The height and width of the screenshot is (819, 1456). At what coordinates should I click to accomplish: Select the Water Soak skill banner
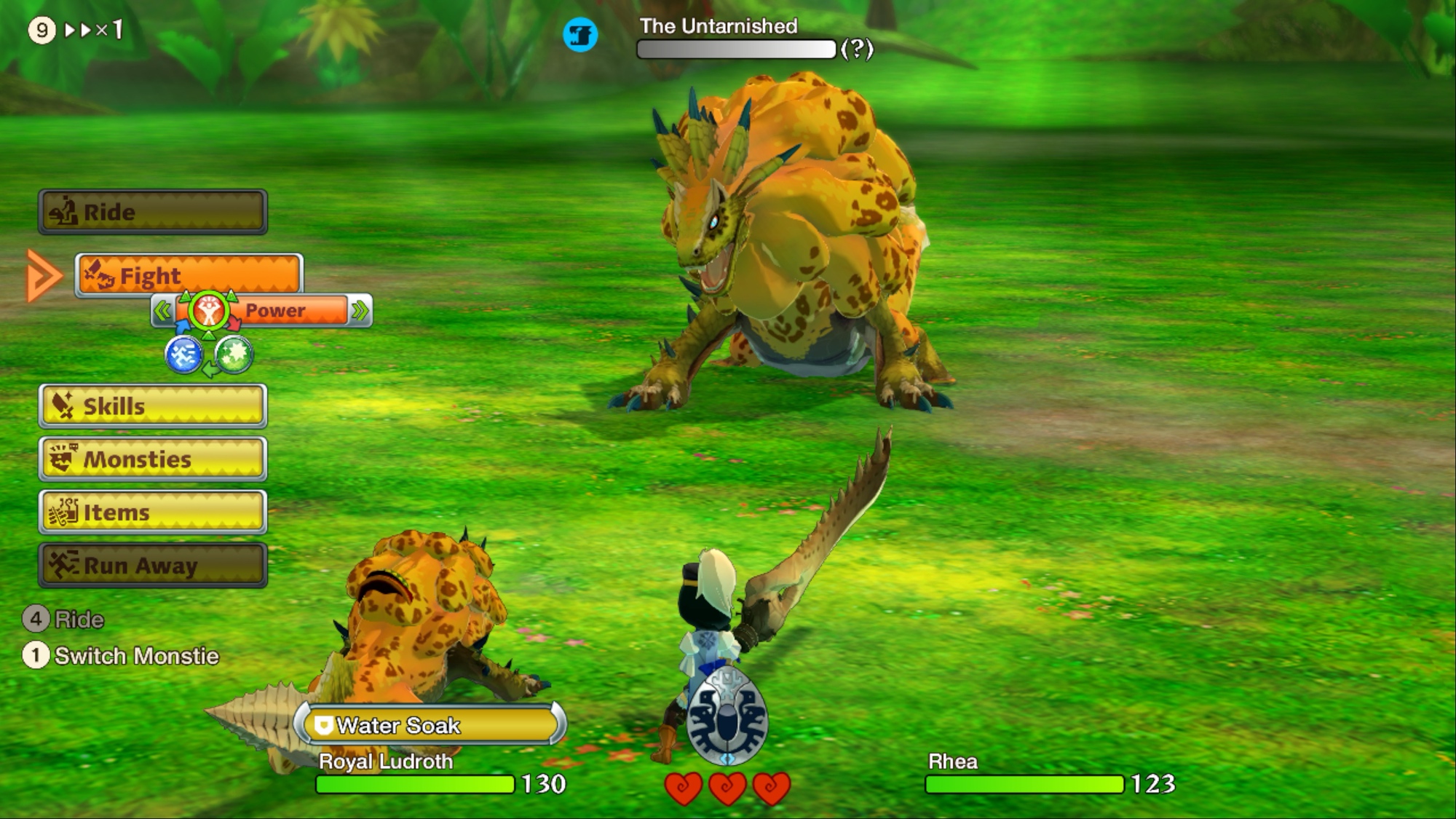pos(430,725)
